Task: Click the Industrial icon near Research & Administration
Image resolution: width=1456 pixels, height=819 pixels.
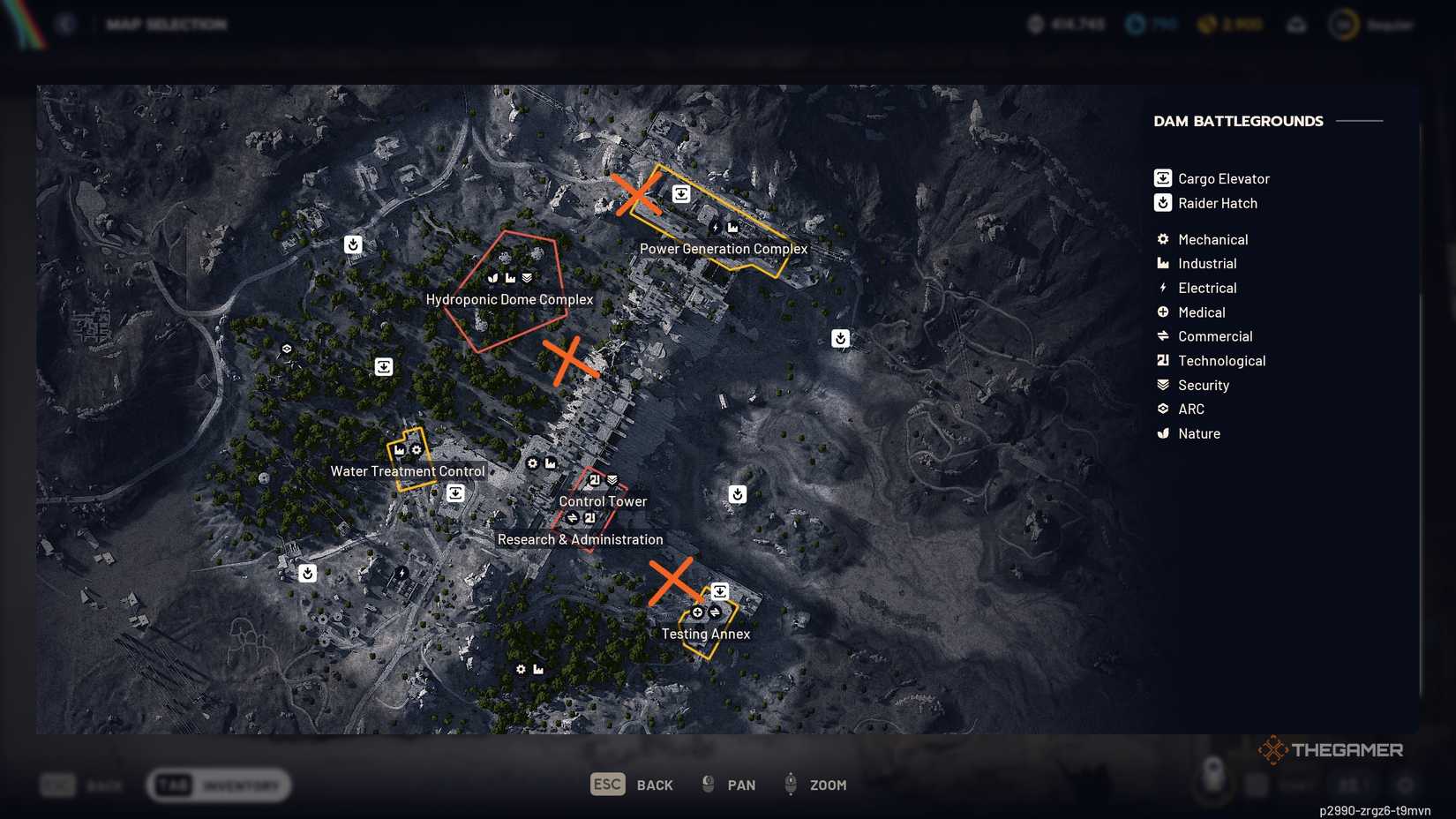Action: (551, 463)
